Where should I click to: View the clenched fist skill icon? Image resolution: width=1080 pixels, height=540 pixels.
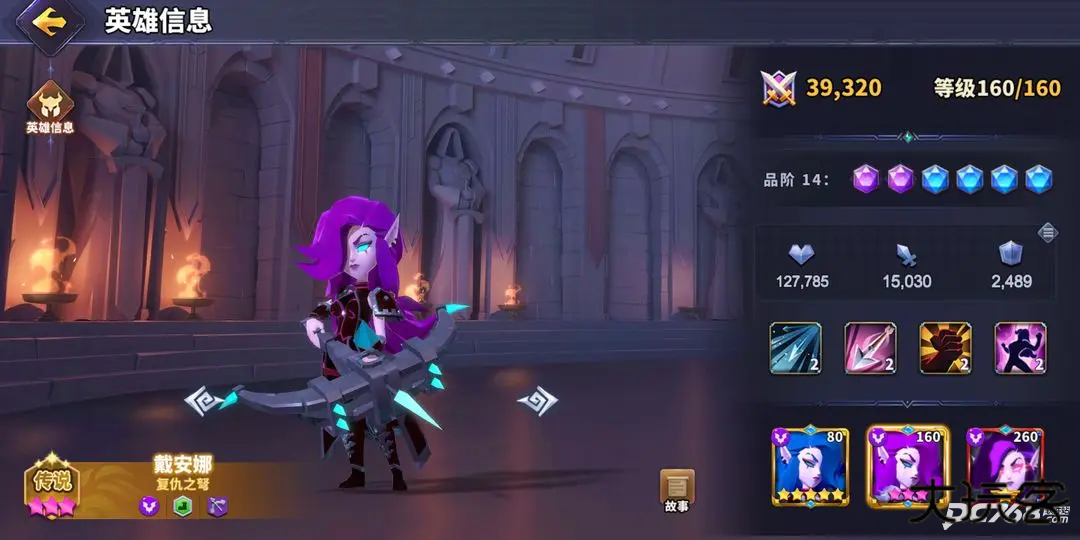(945, 348)
